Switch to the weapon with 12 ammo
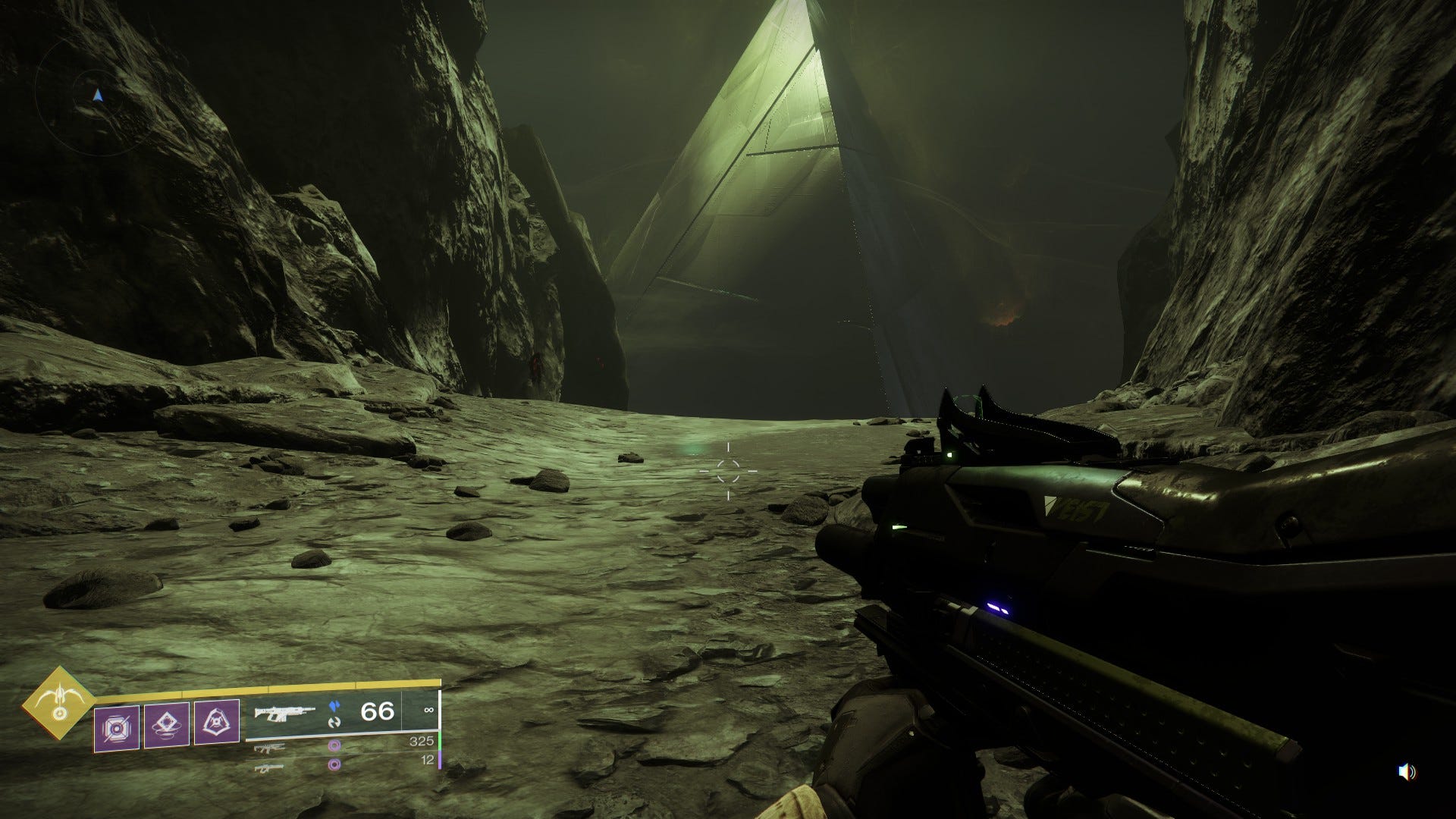Screen dimensions: 1456x819 click(x=270, y=767)
